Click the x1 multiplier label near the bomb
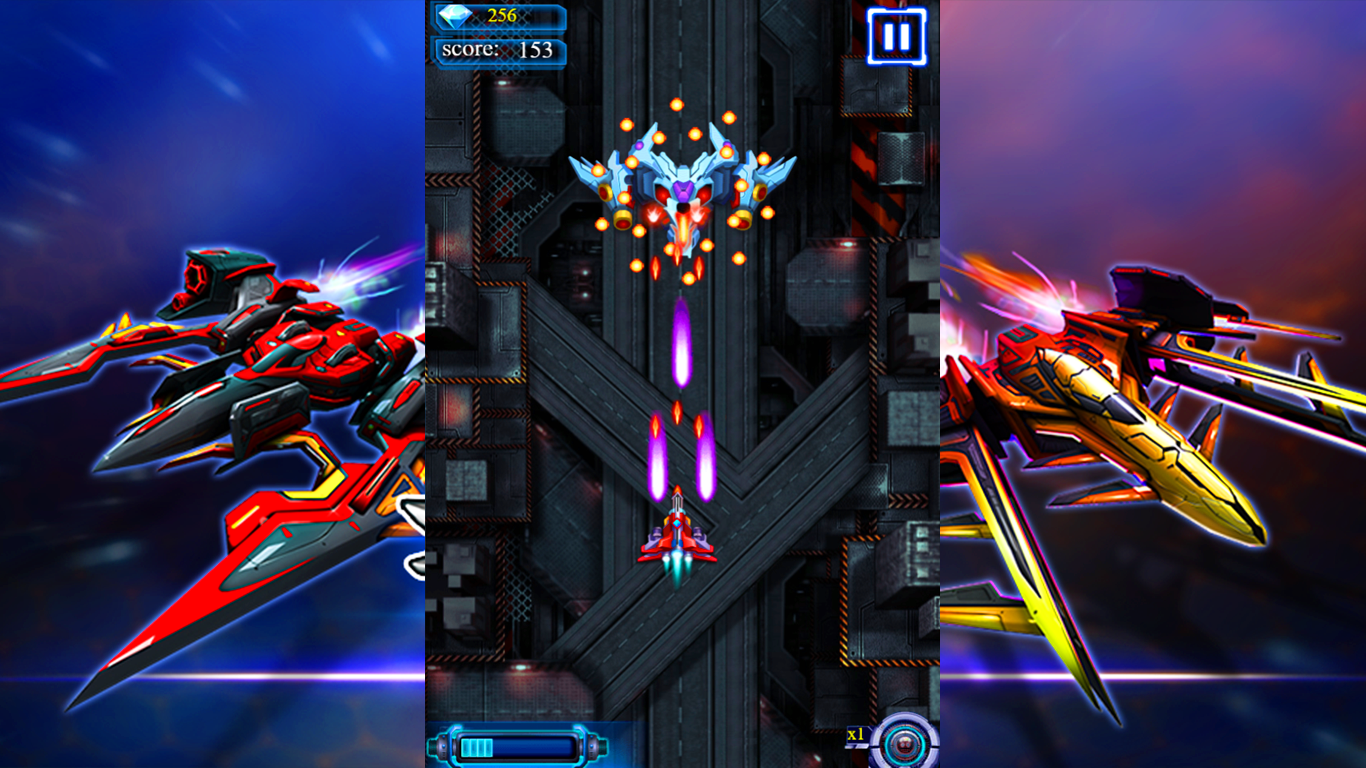Image resolution: width=1366 pixels, height=768 pixels. [x=855, y=734]
